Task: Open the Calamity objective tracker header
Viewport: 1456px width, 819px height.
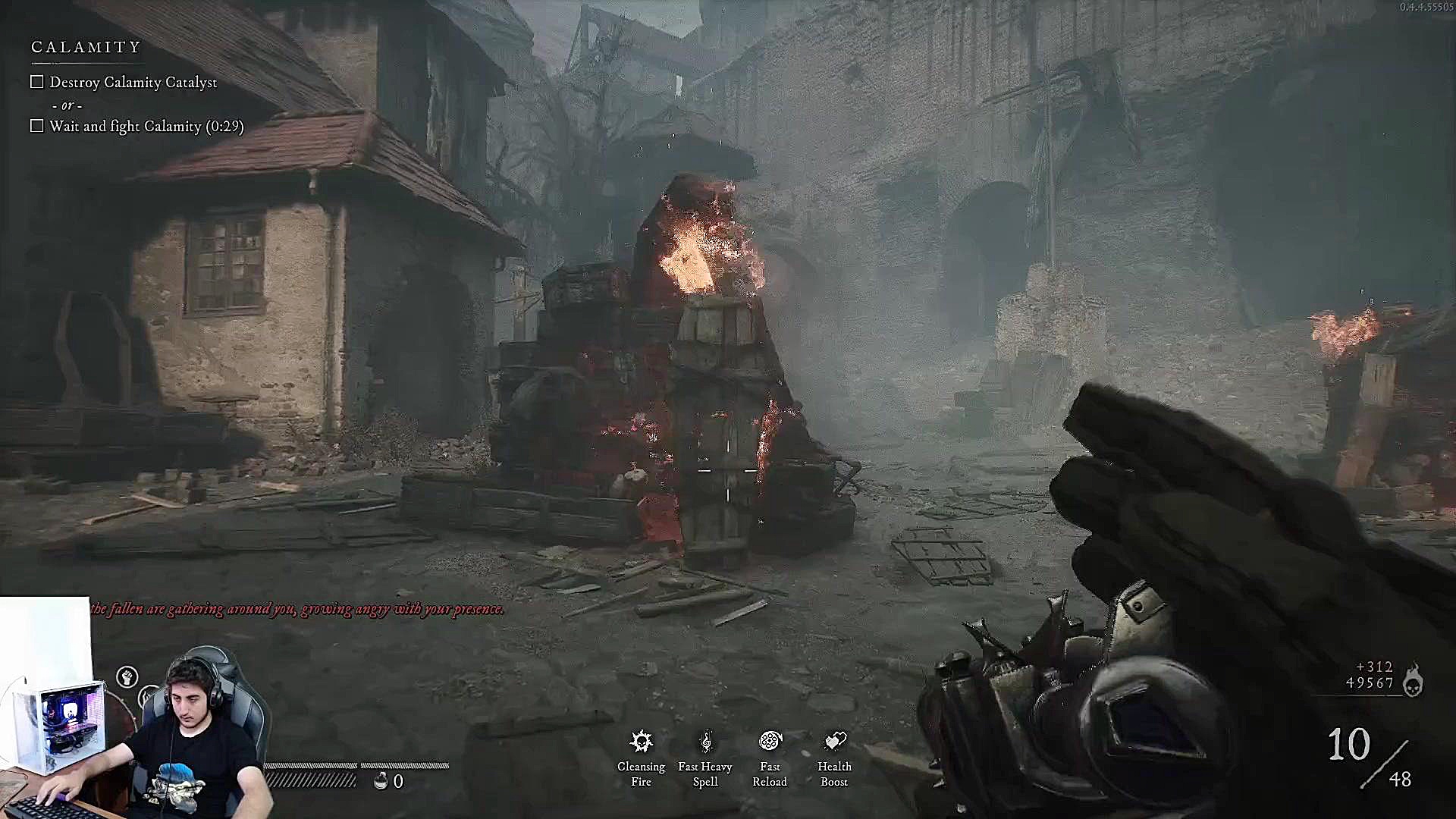Action: (x=86, y=47)
